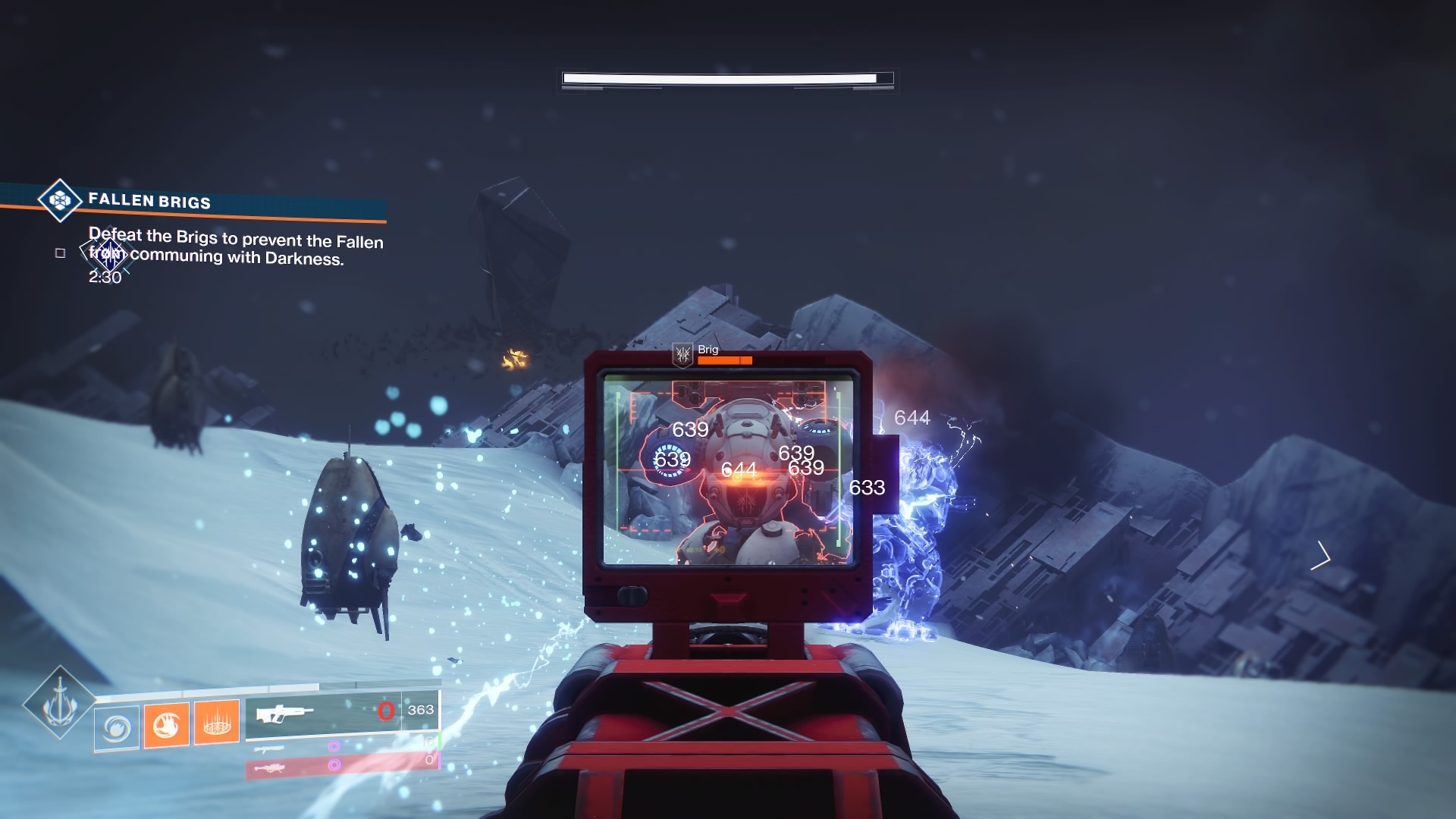This screenshot has height=819, width=1456.
Task: Swap to the heavy weapon on red row
Action: click(270, 768)
